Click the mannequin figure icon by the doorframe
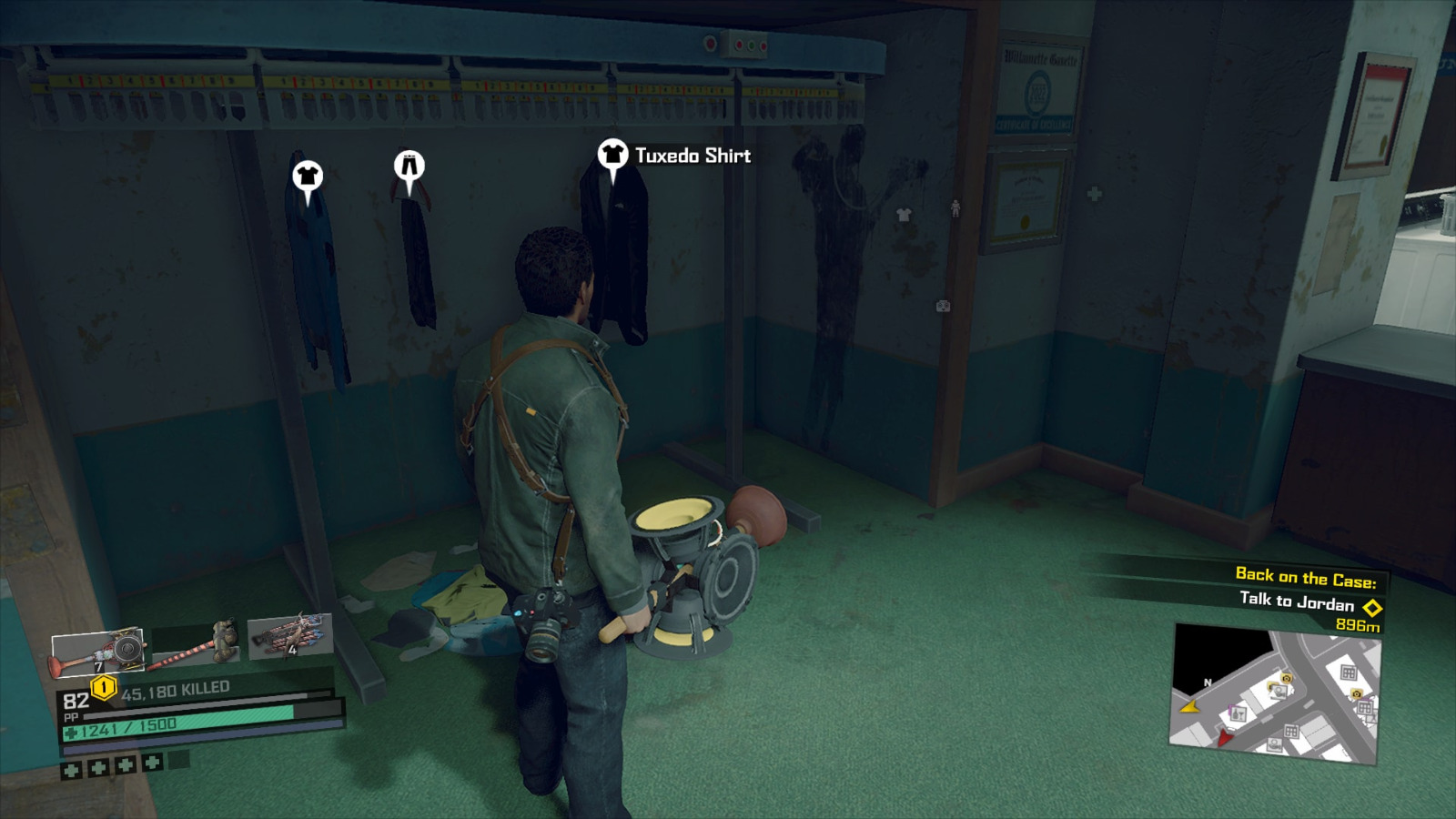This screenshot has width=1456, height=819. tap(955, 207)
